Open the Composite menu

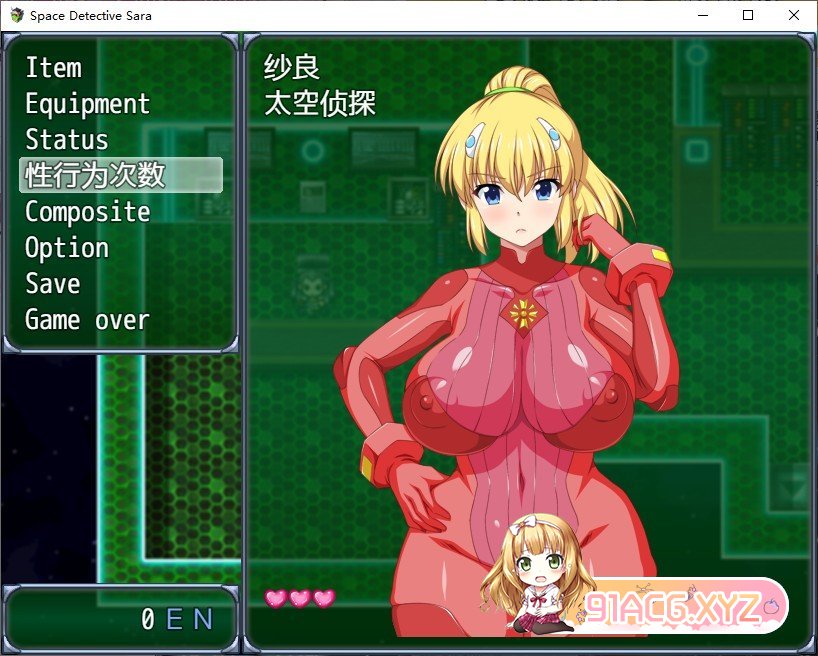pos(88,212)
